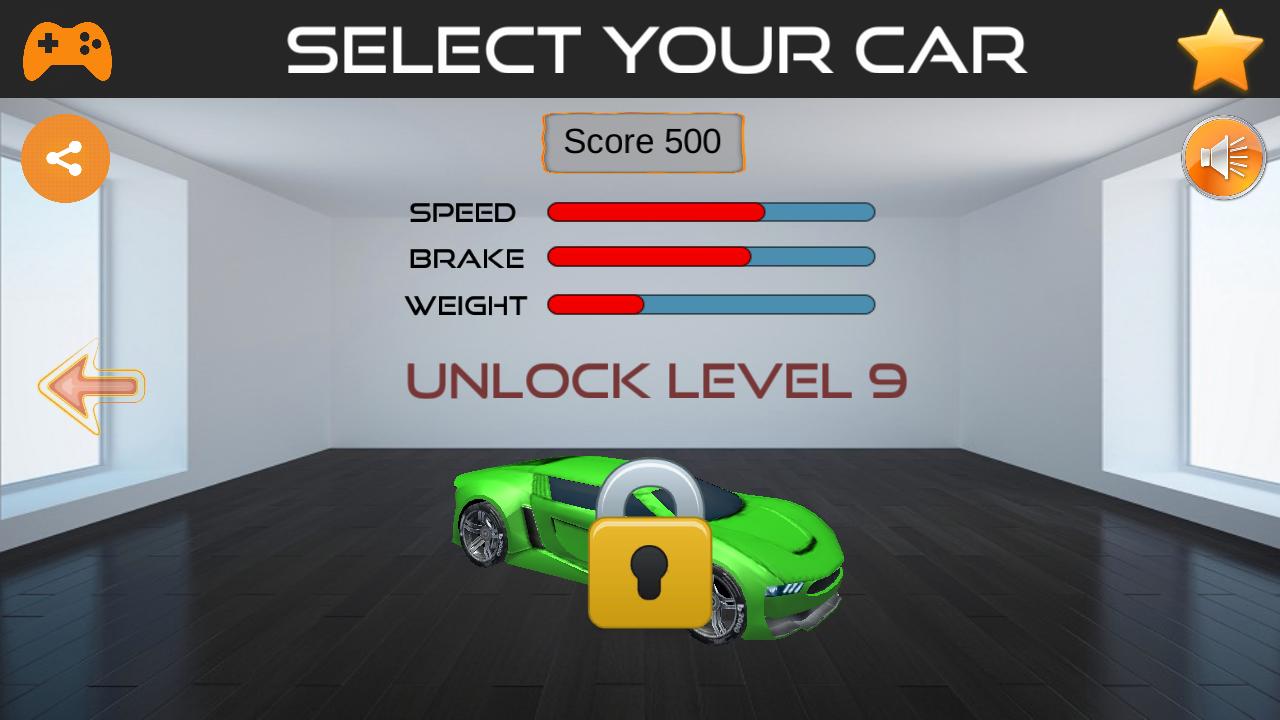Toggle sound with the speaker button

tap(1224, 158)
